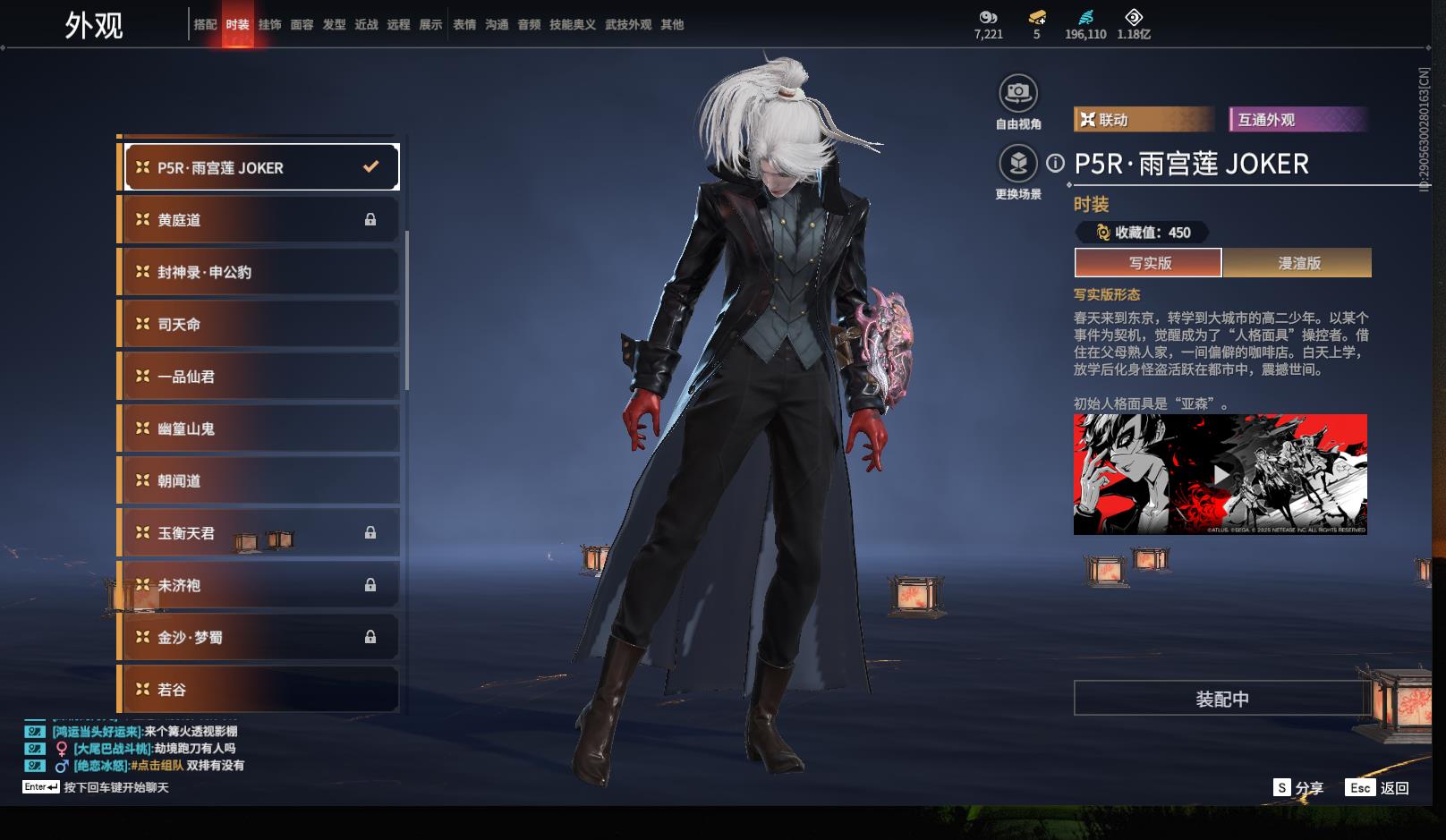Image resolution: width=1446 pixels, height=840 pixels.
Task: Click the 返回 back button
Action: pos(1394,788)
